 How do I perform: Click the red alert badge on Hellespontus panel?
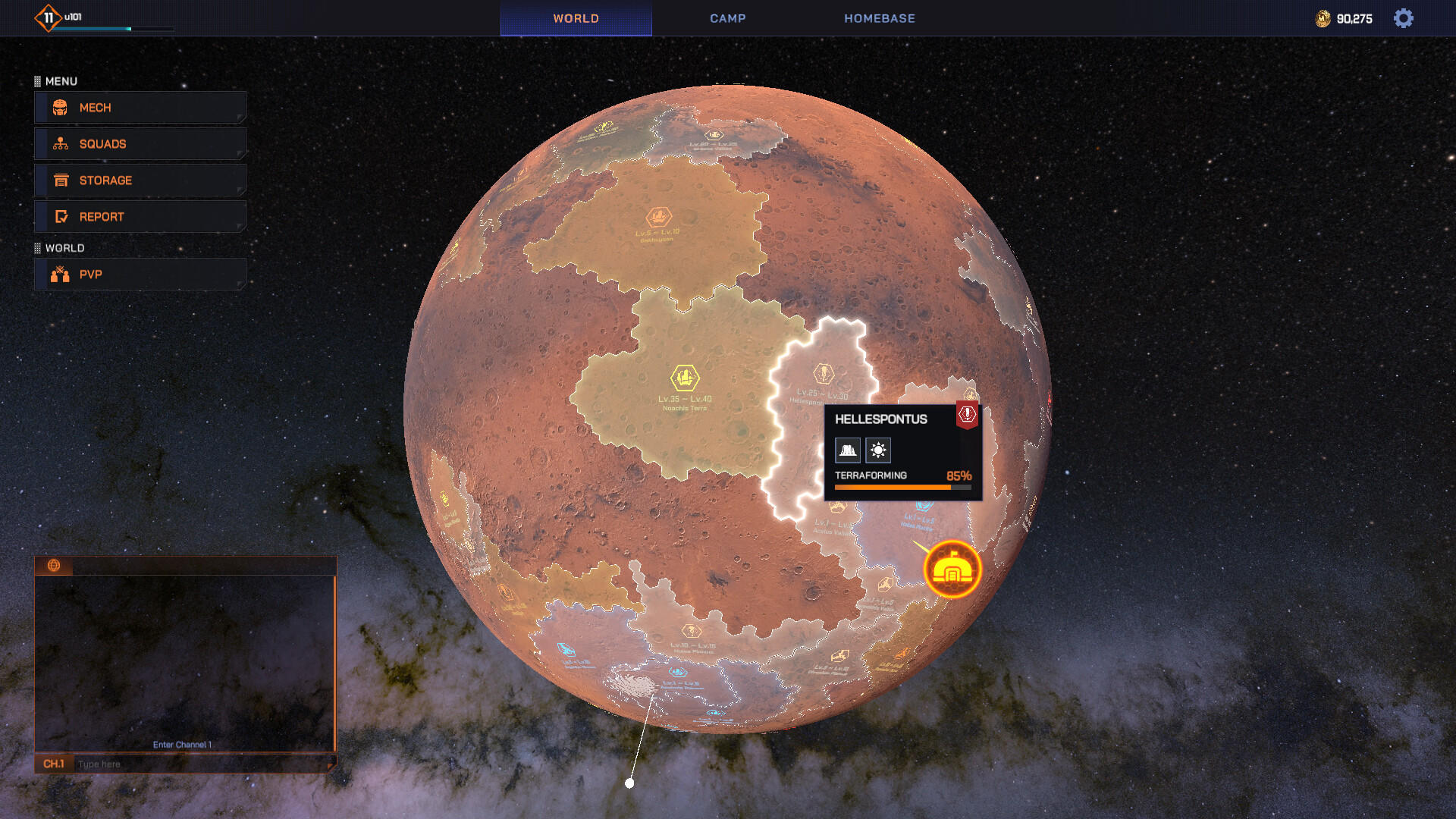click(966, 414)
